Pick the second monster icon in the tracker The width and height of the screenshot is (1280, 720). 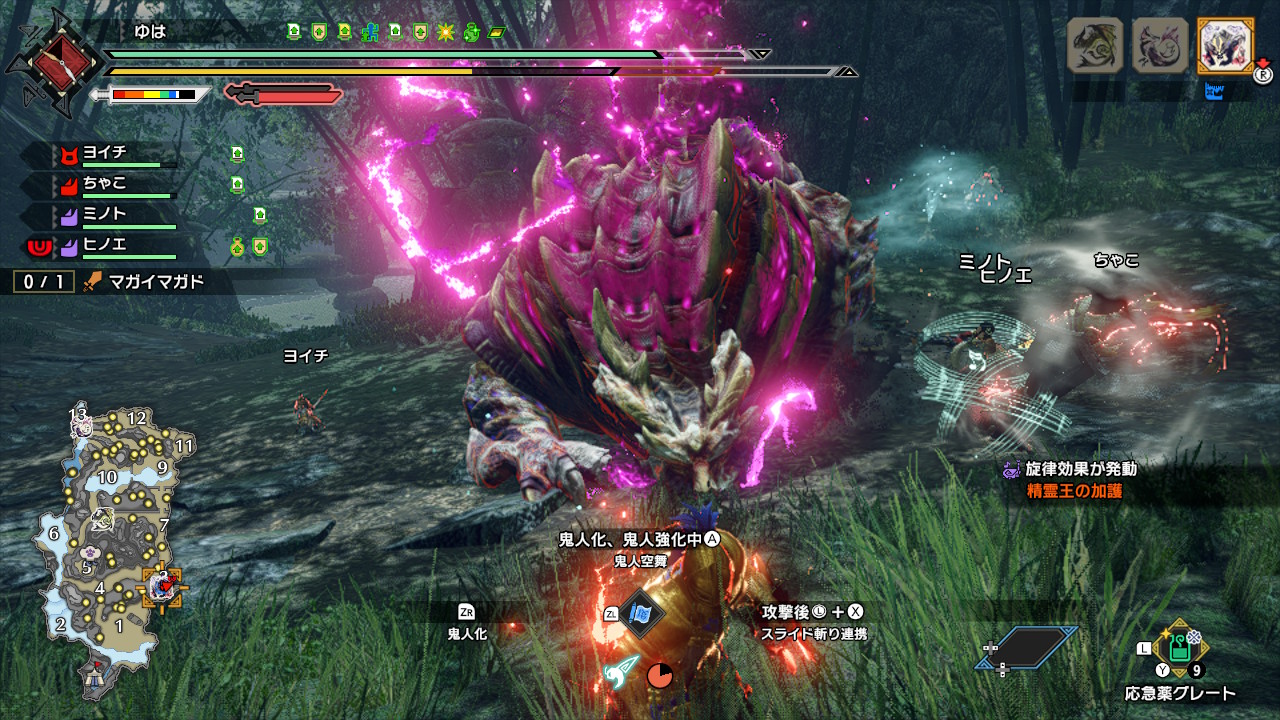tap(1159, 46)
